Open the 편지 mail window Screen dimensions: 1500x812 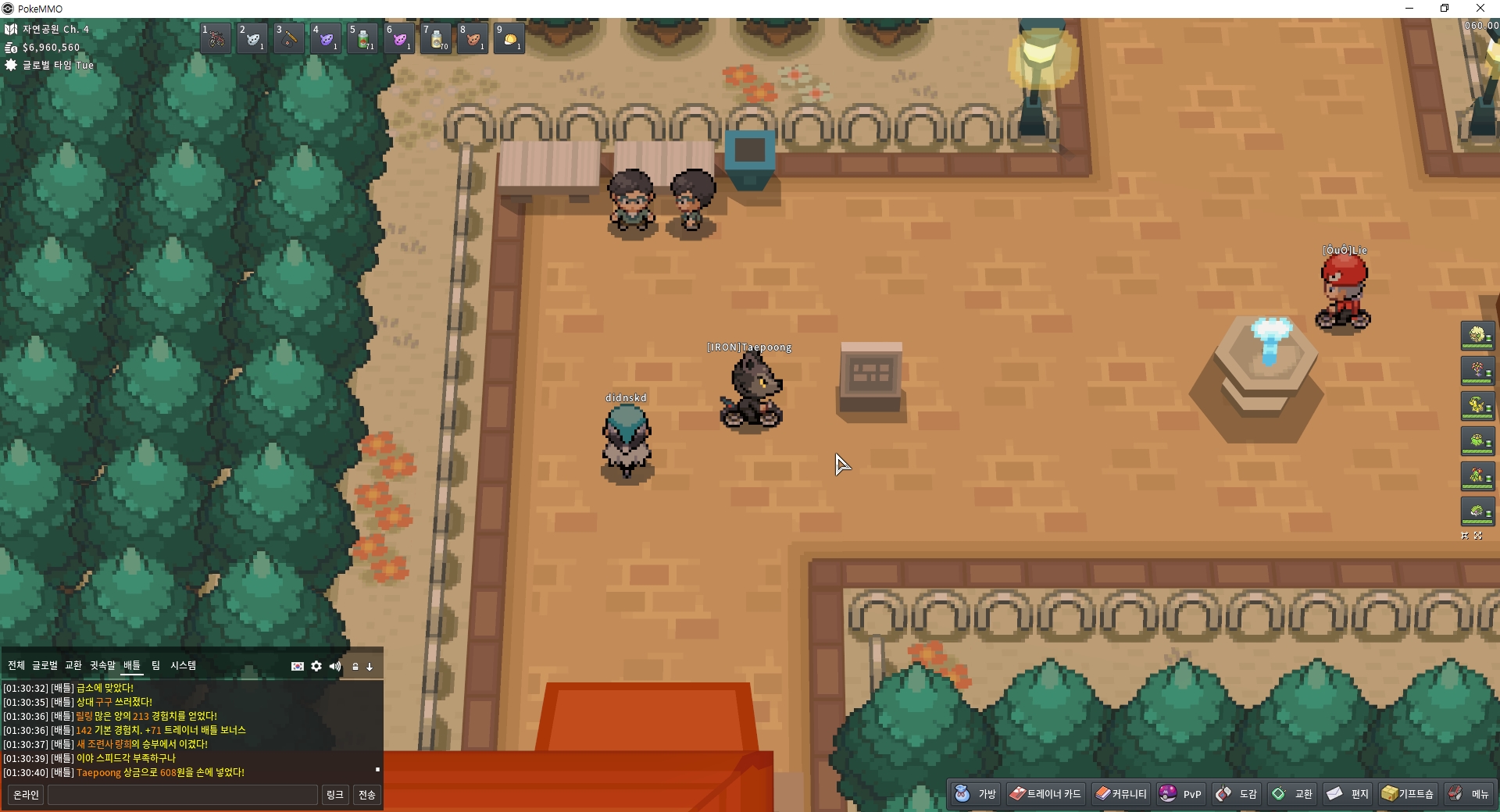point(1348,794)
